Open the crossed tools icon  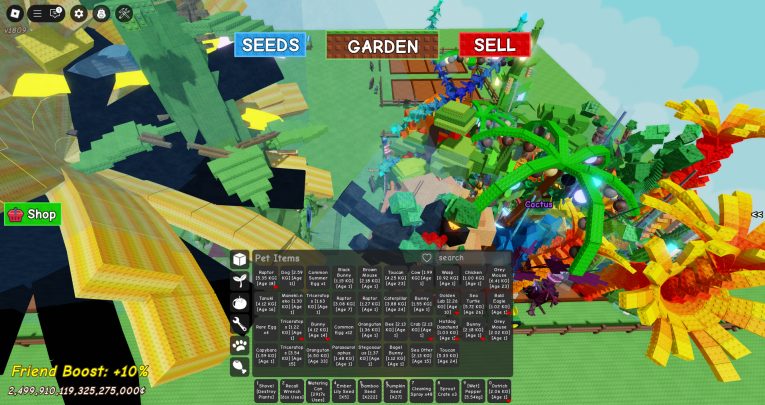[124, 13]
